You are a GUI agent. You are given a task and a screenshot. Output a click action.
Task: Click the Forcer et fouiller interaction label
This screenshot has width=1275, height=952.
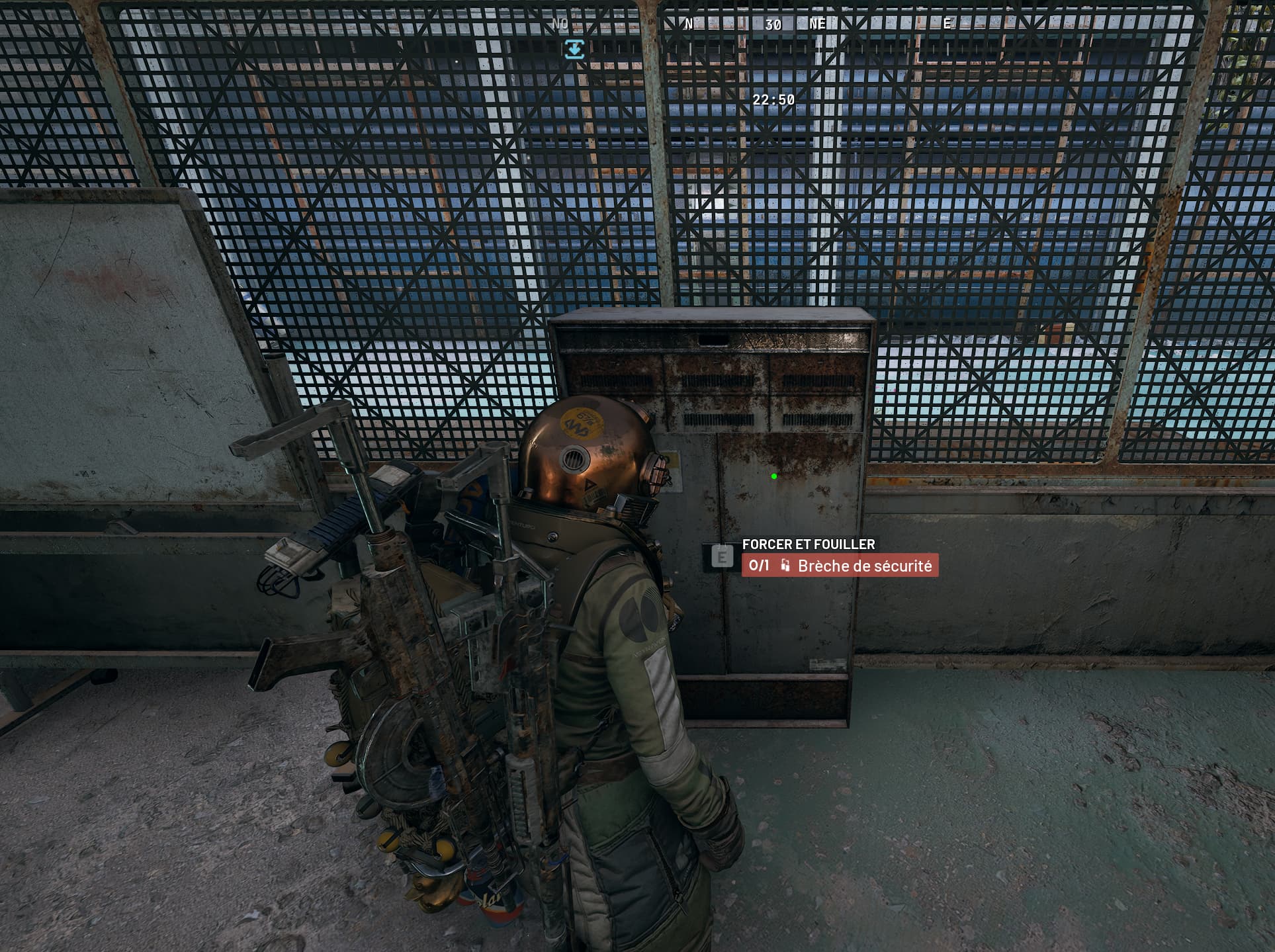click(x=808, y=544)
